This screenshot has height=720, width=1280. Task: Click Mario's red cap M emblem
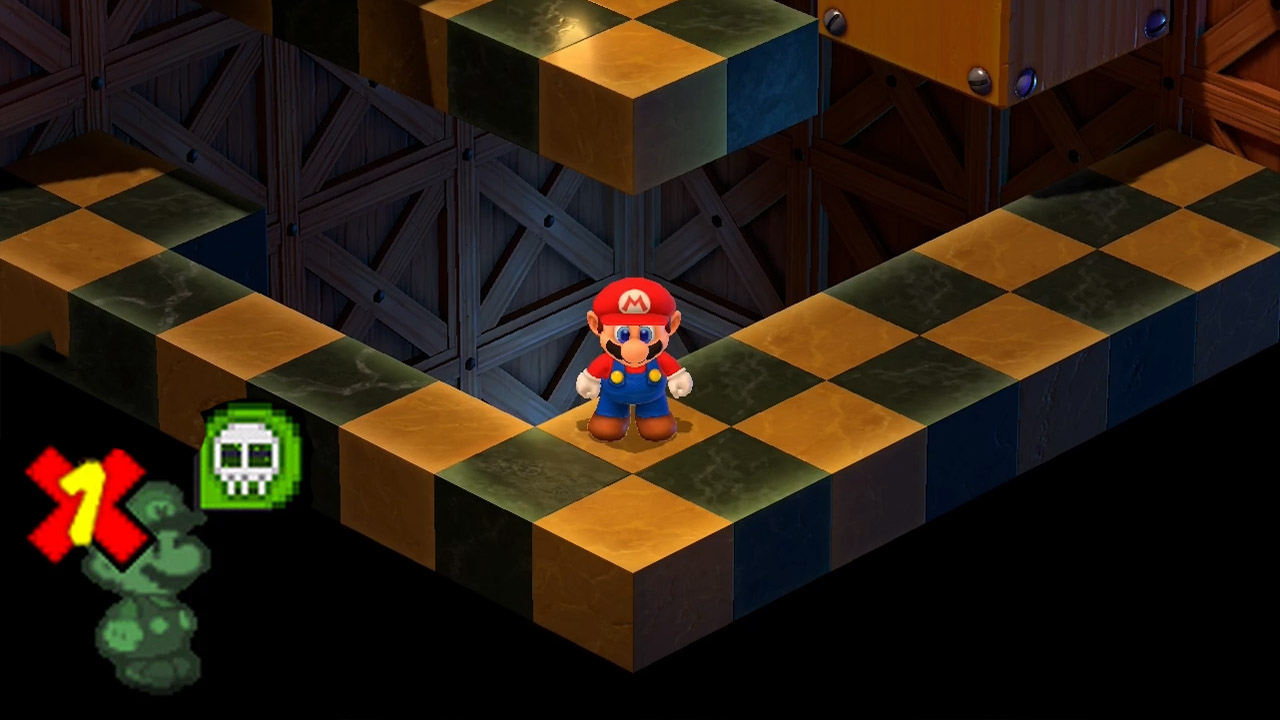tap(634, 303)
